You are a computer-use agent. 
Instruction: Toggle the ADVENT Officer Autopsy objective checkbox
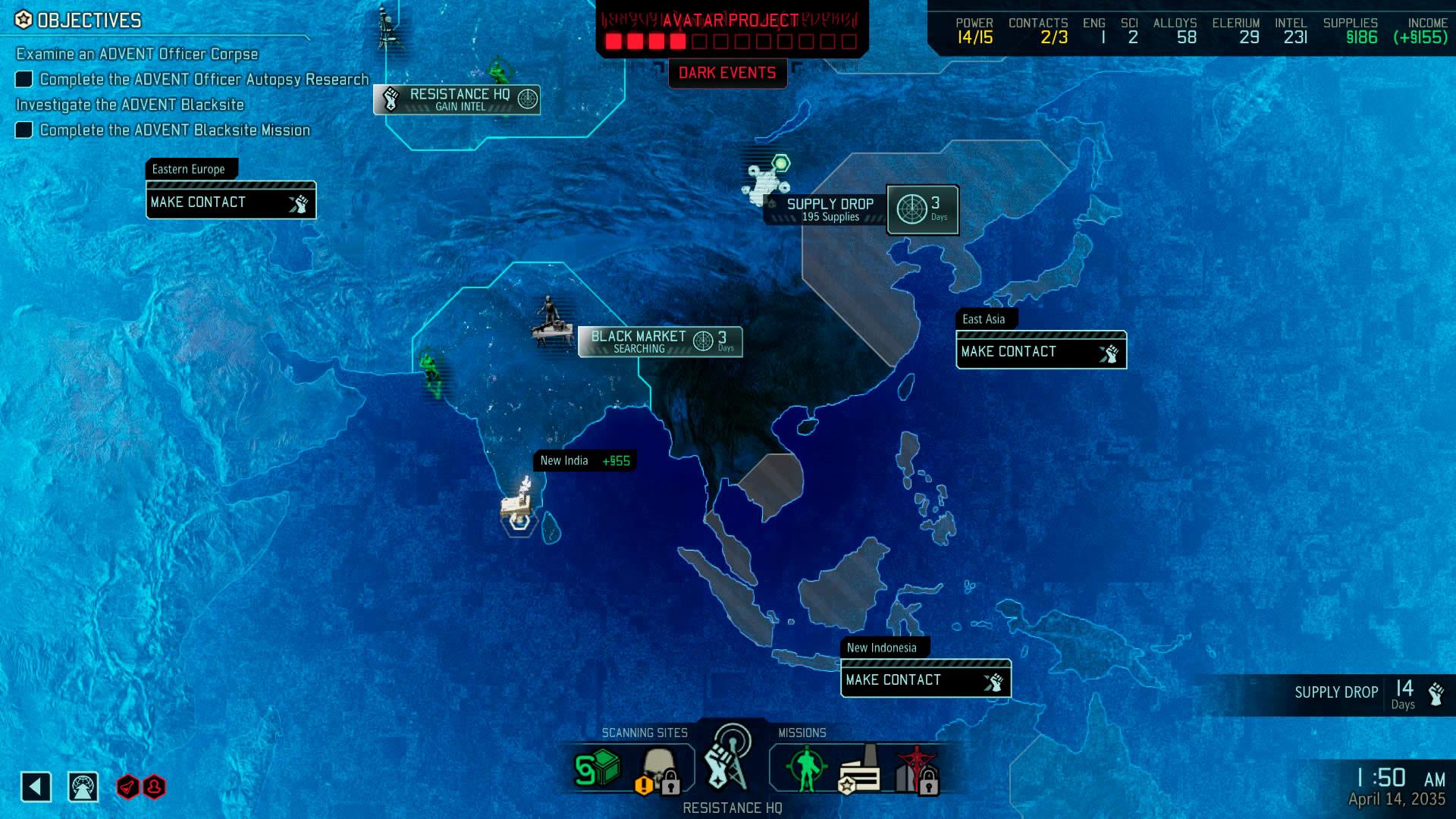(24, 80)
